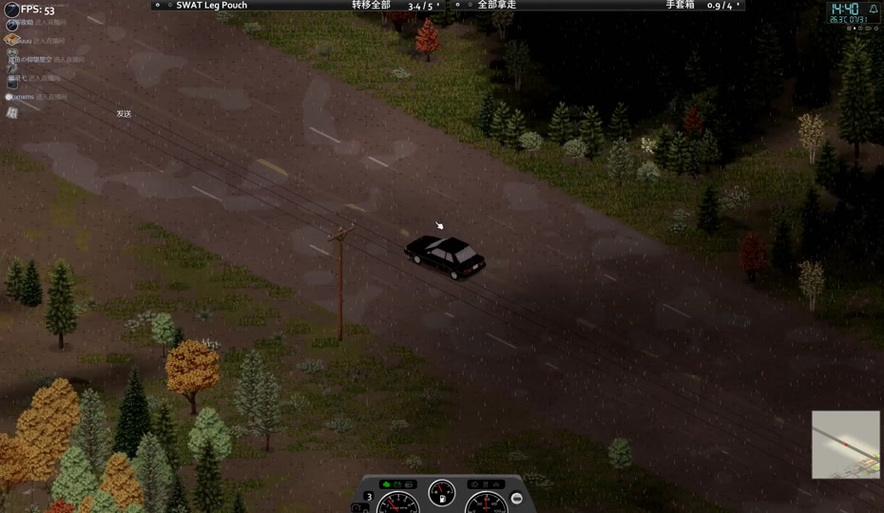The image size is (884, 513).
Task: Click the SWAT Leg Pouch inventory title
Action: click(211, 5)
